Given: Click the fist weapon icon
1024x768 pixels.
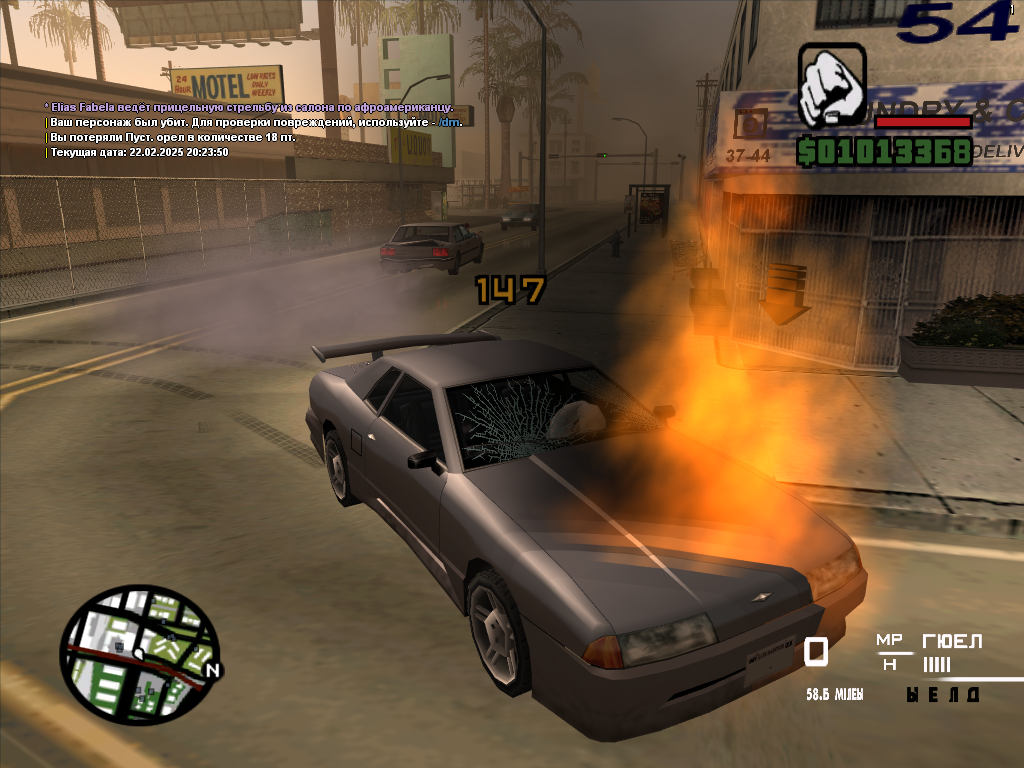Looking at the screenshot, I should [831, 86].
